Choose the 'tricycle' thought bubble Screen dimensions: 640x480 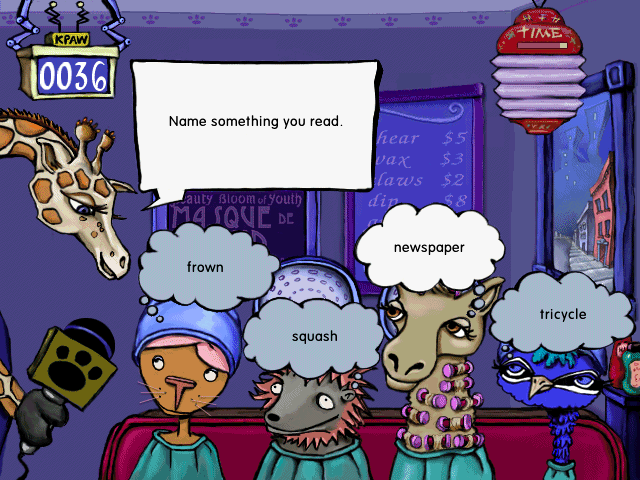pyautogui.click(x=562, y=314)
